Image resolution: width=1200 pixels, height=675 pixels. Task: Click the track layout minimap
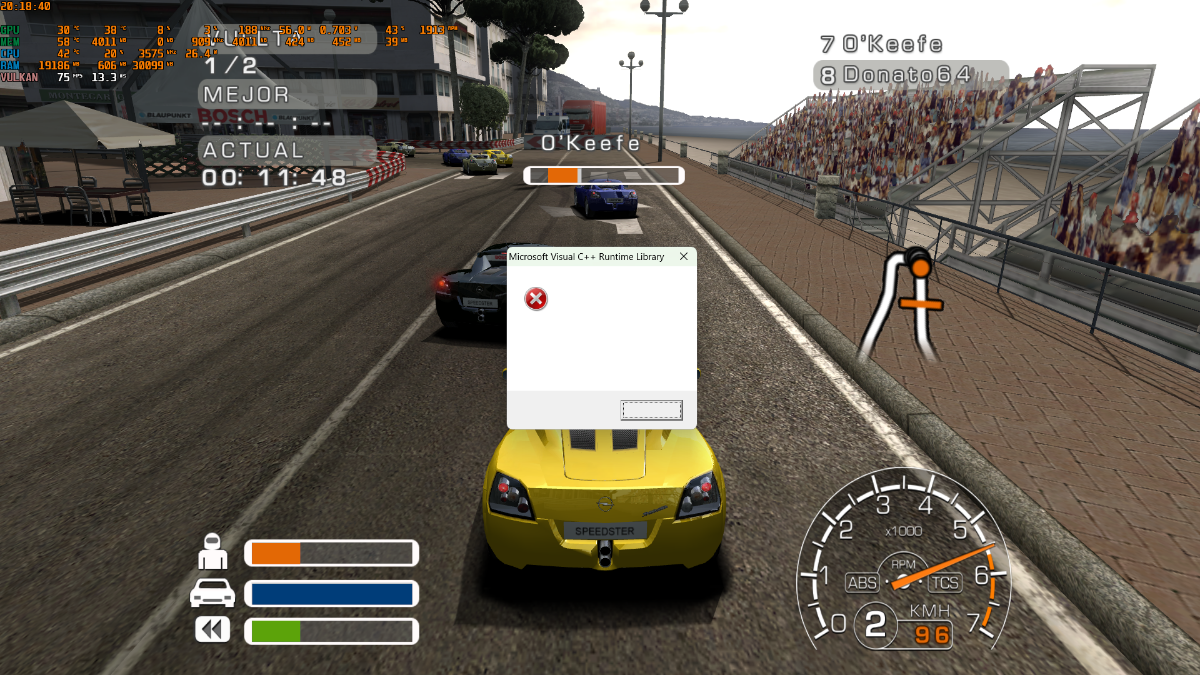(906, 305)
